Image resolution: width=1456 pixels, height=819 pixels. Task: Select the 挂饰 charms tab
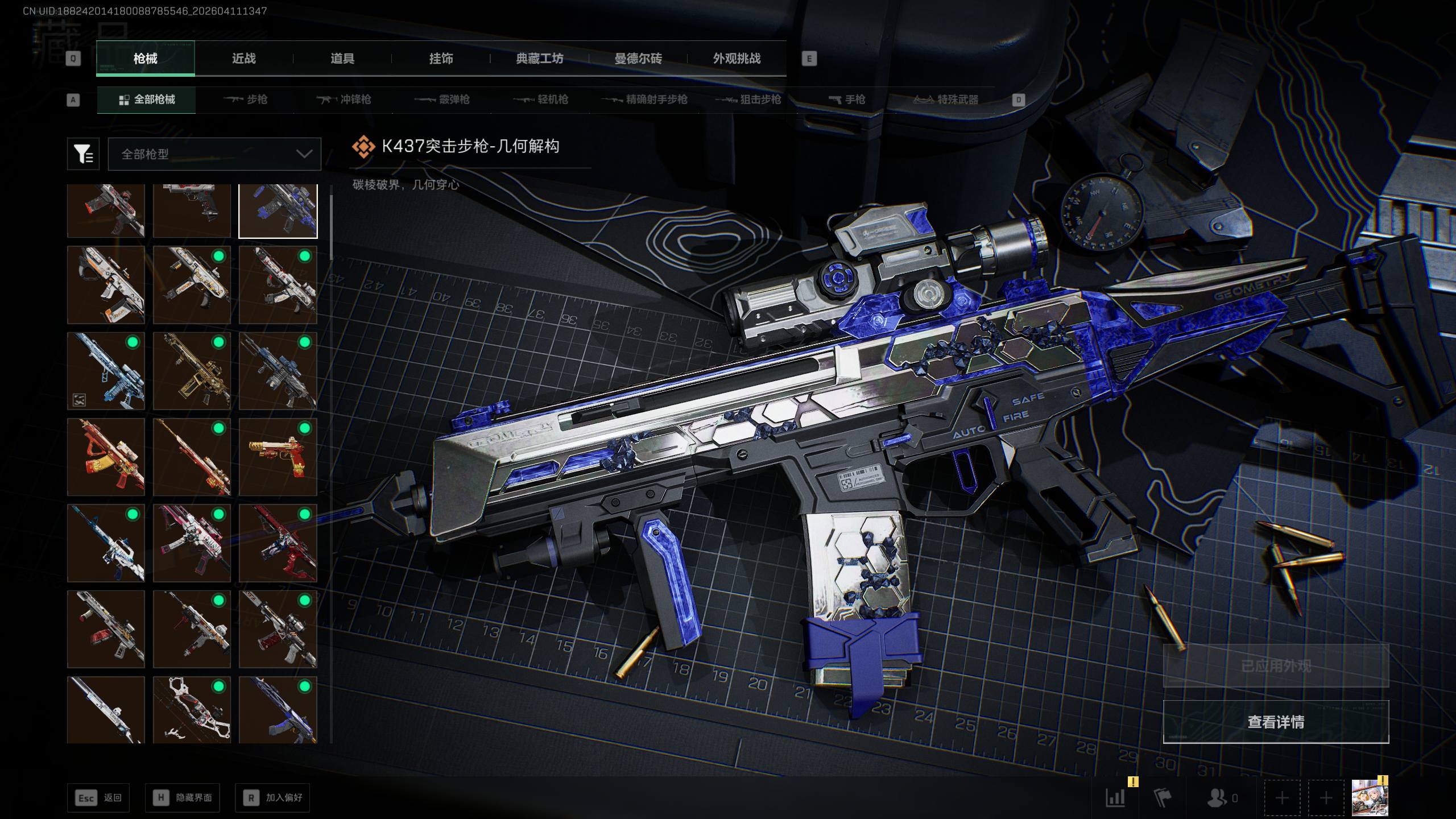pyautogui.click(x=441, y=59)
